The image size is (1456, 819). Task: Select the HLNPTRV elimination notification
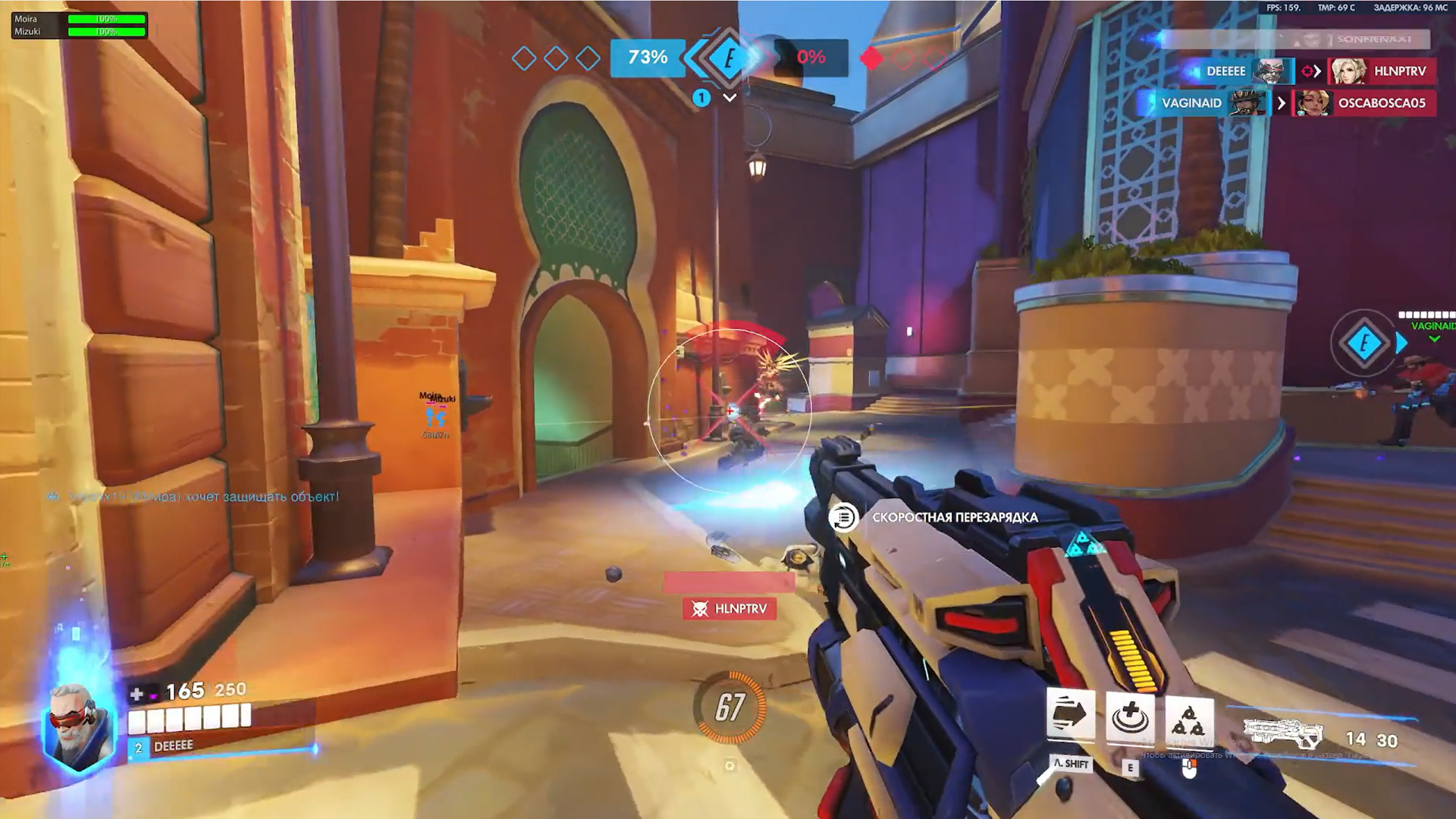pyautogui.click(x=730, y=609)
